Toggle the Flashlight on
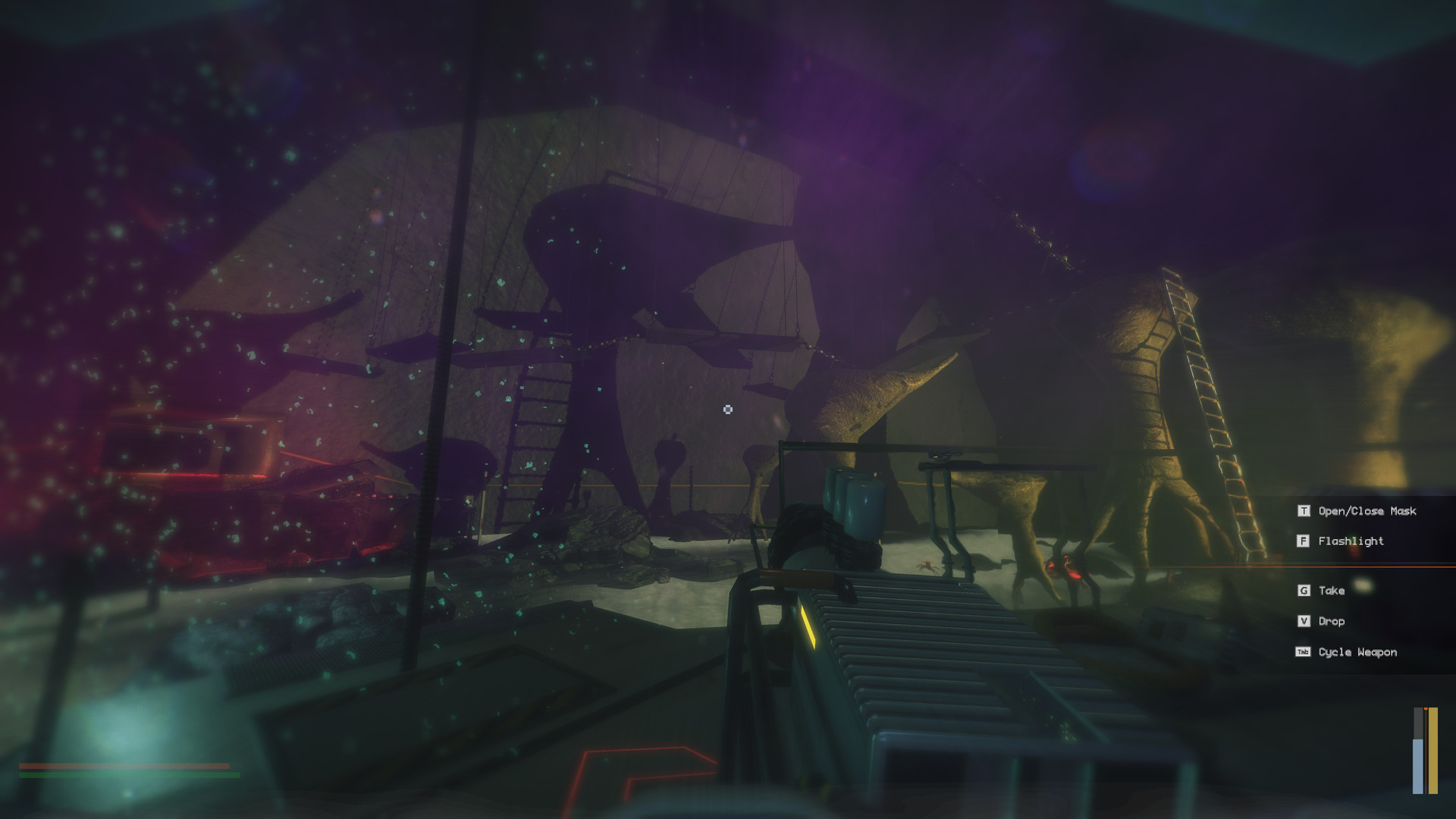This screenshot has height=819, width=1456. (x=1351, y=541)
